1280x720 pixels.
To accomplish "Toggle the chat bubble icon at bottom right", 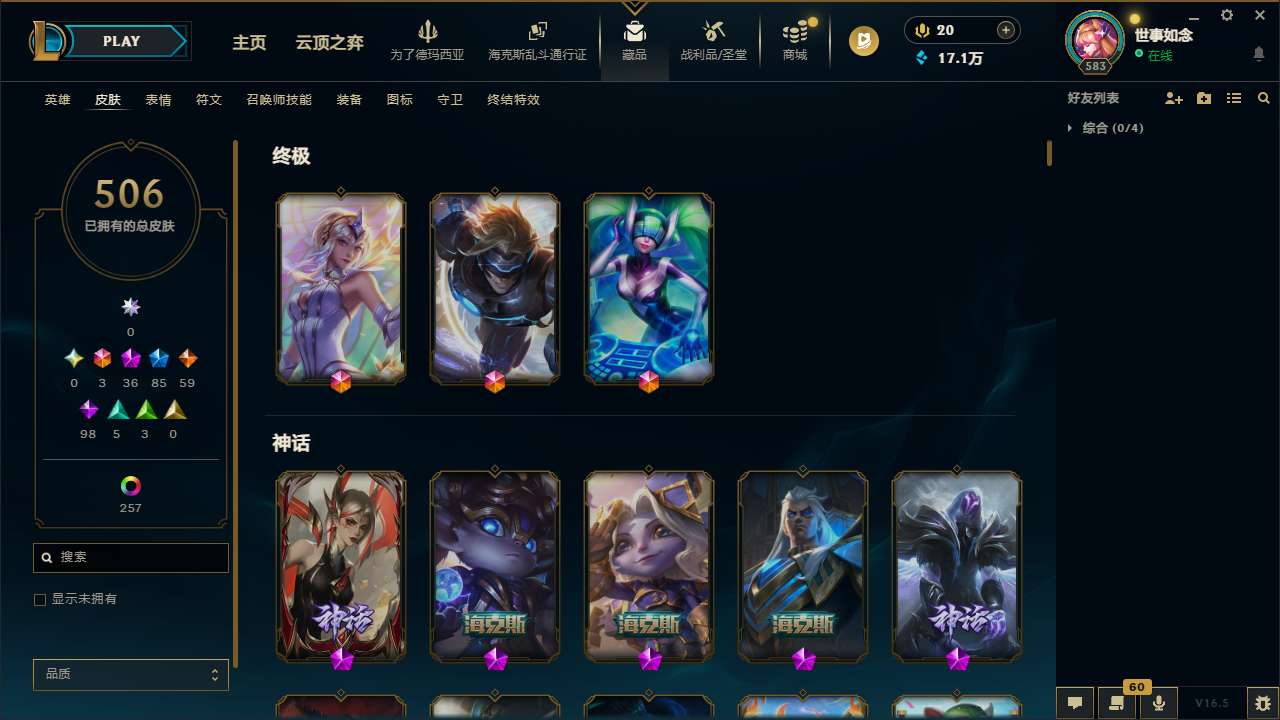I will click(x=1075, y=703).
